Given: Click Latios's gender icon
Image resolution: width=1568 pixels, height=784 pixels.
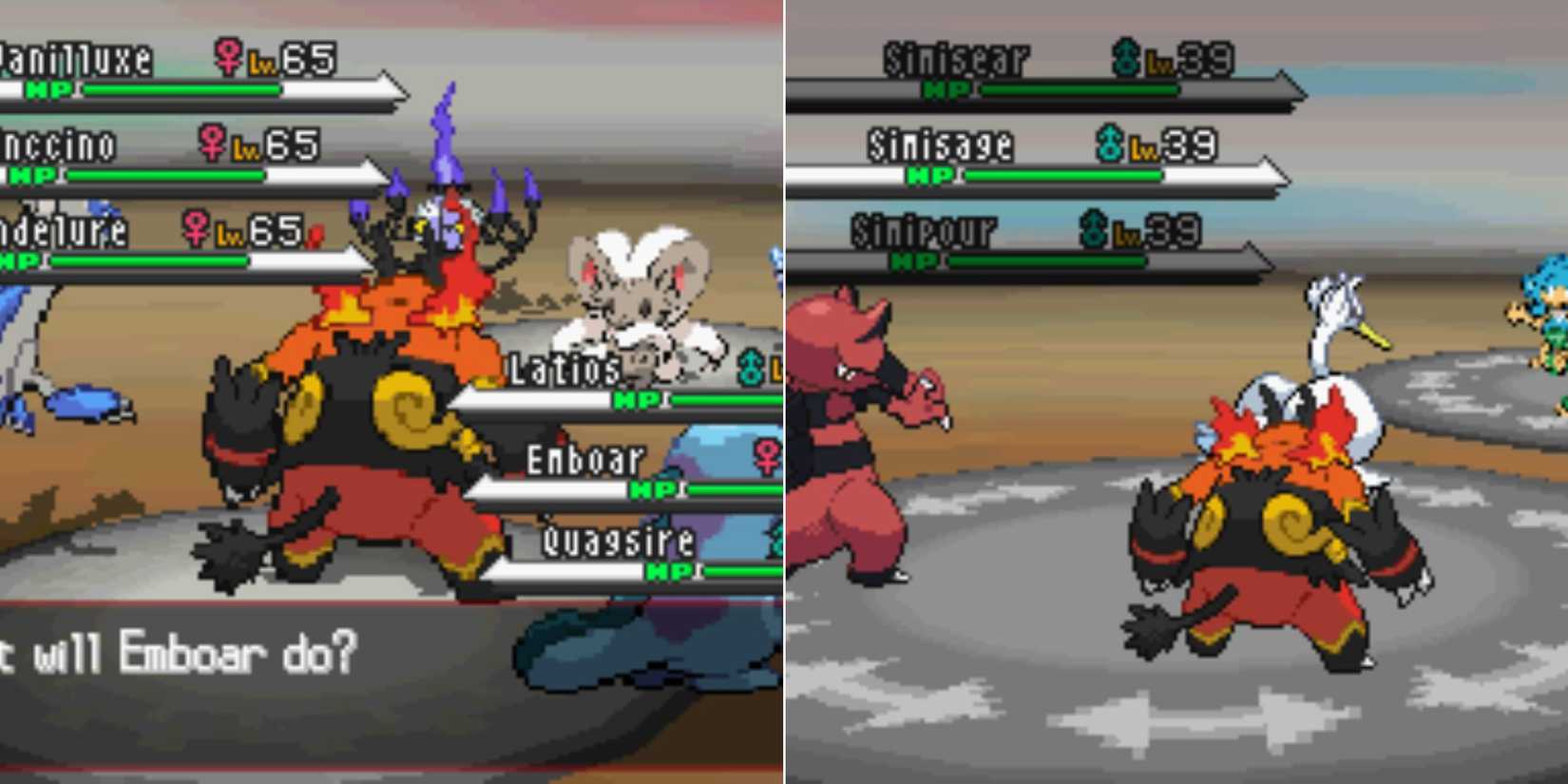Looking at the screenshot, I should pyautogui.click(x=750, y=368).
